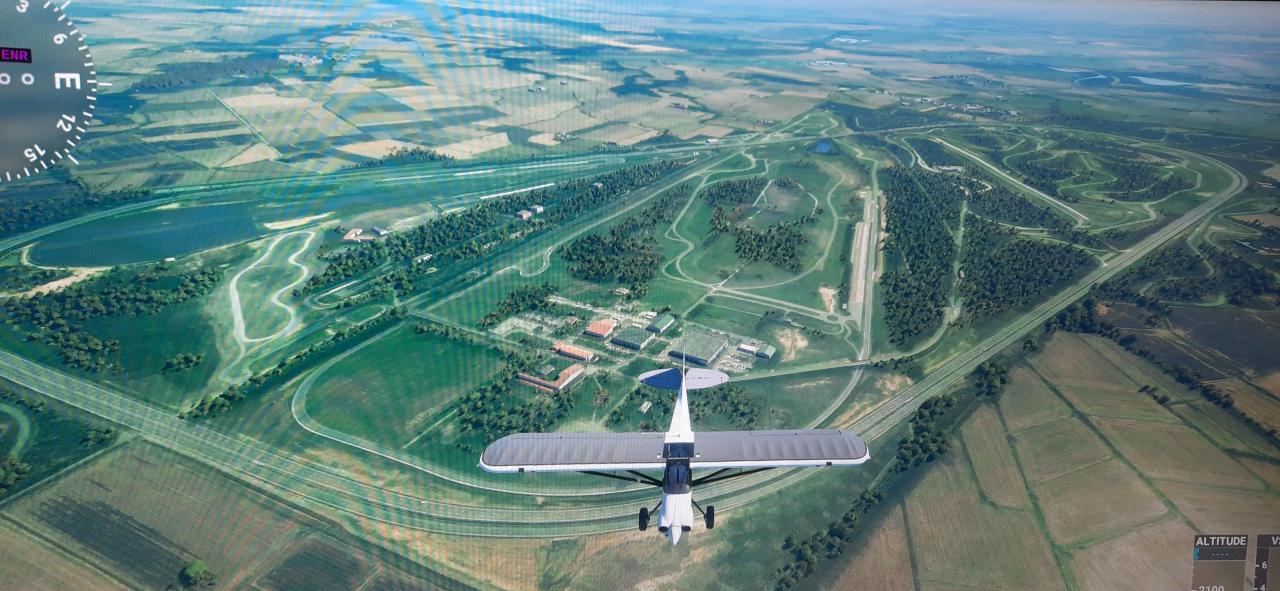Select the ALTITUDE indicator panel
1280x591 pixels.
(x=1221, y=562)
